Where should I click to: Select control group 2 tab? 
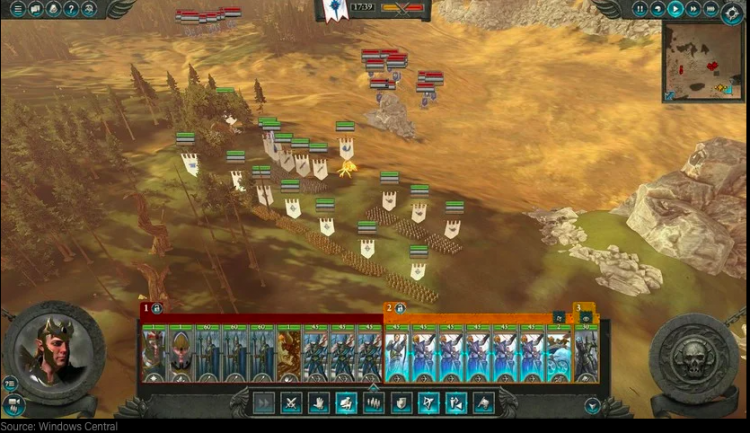390,309
